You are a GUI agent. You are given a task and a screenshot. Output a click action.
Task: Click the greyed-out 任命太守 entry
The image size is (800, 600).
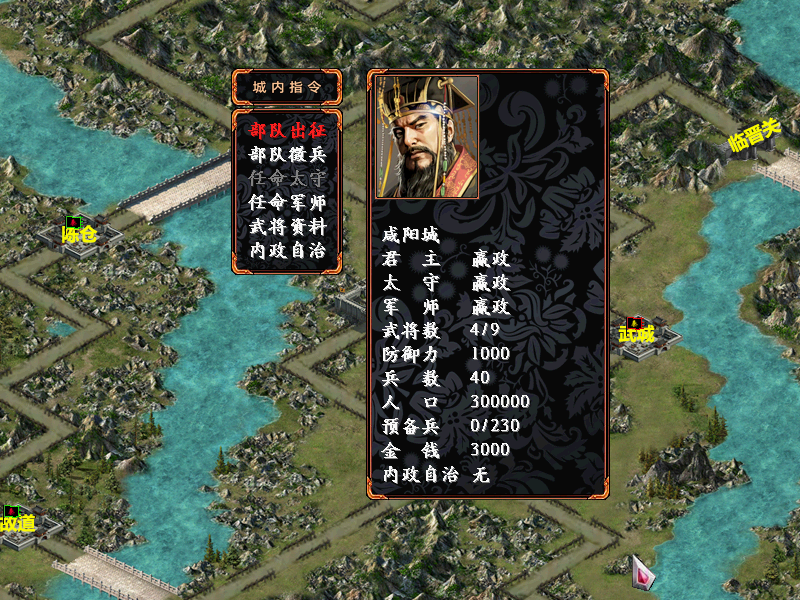(288, 178)
